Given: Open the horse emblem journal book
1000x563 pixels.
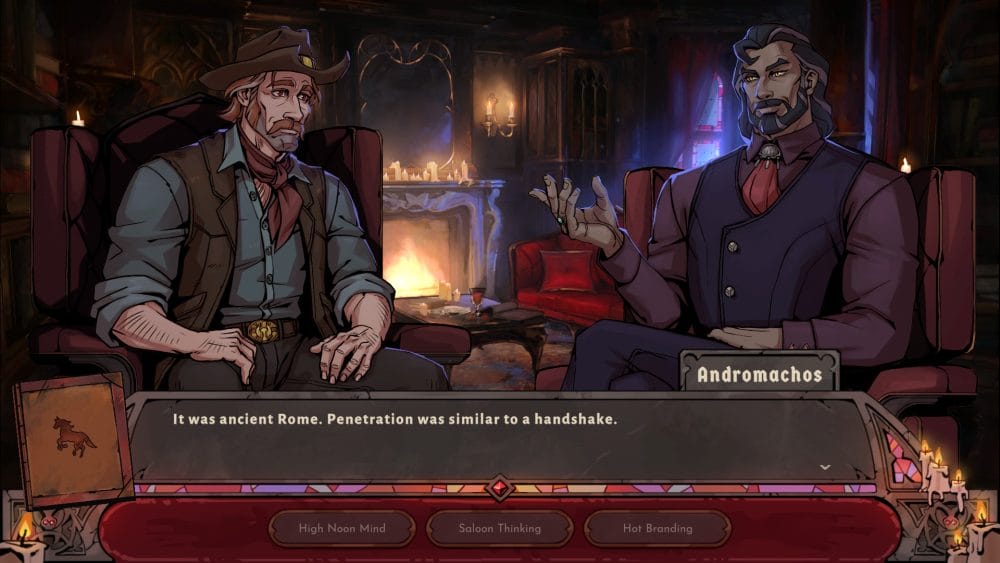Looking at the screenshot, I should [74, 439].
